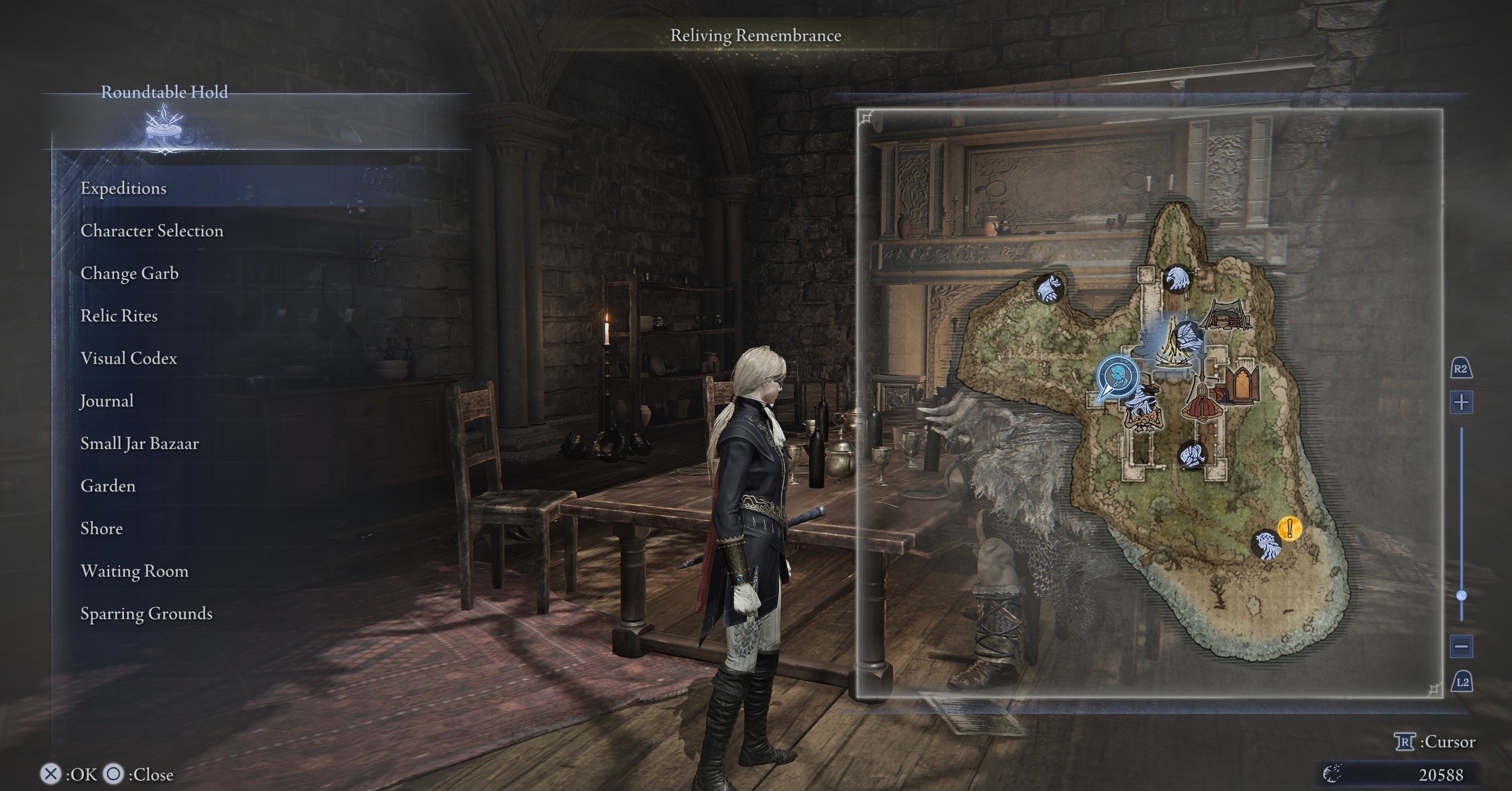Choose the Change Garb entry
The height and width of the screenshot is (791, 1512).
click(x=129, y=273)
